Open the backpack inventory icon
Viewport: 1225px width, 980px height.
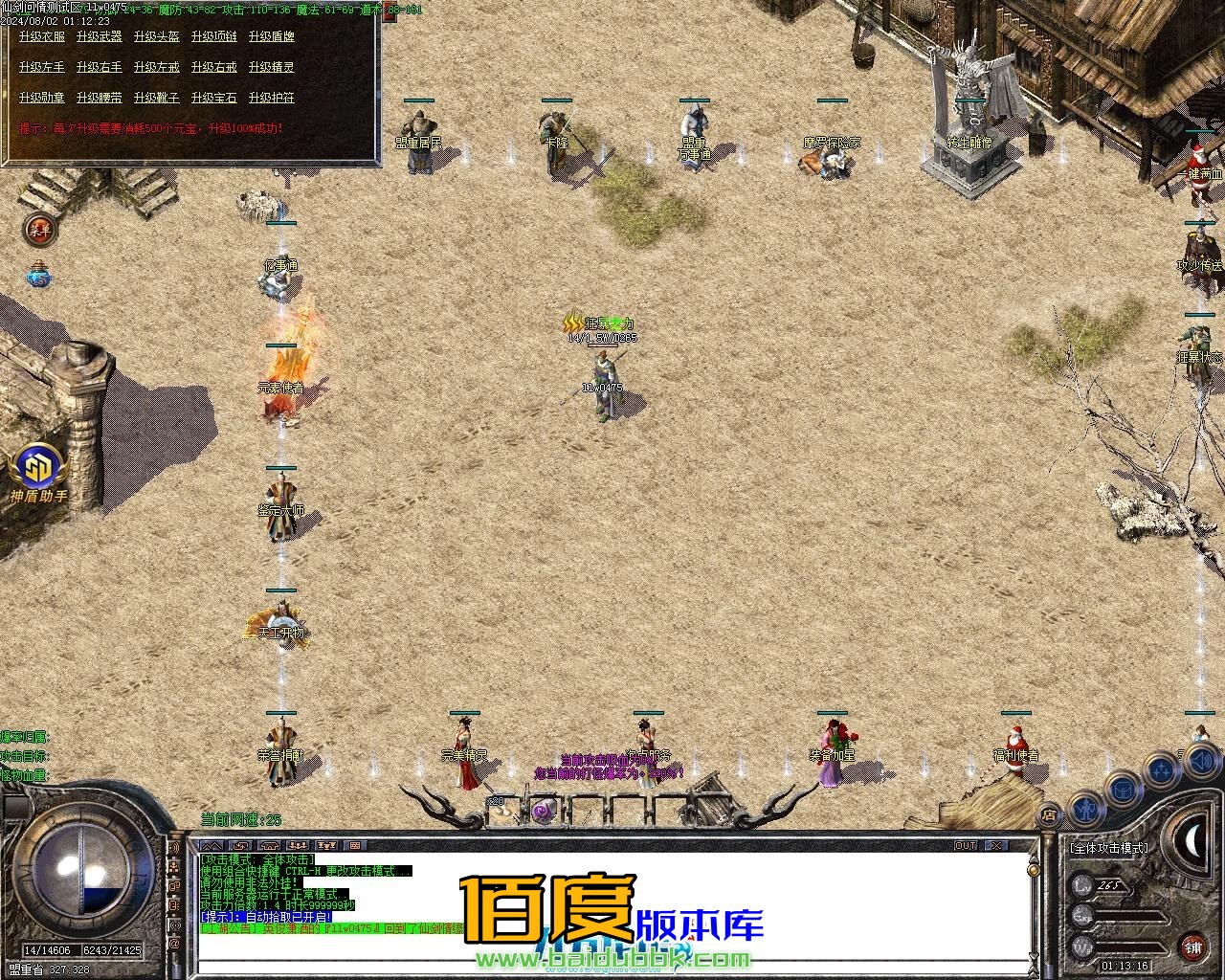click(x=1123, y=790)
